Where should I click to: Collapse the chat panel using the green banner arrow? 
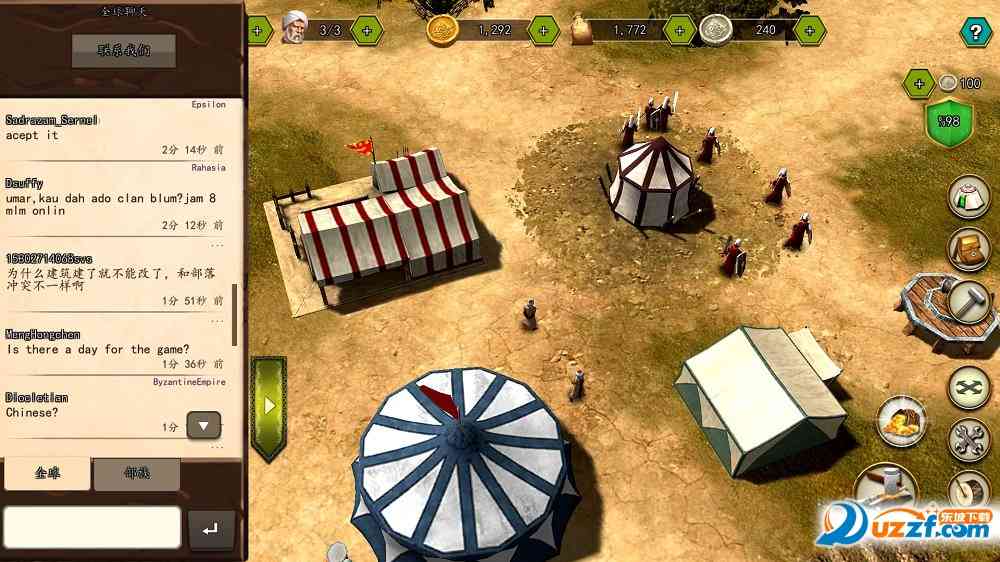click(x=268, y=407)
